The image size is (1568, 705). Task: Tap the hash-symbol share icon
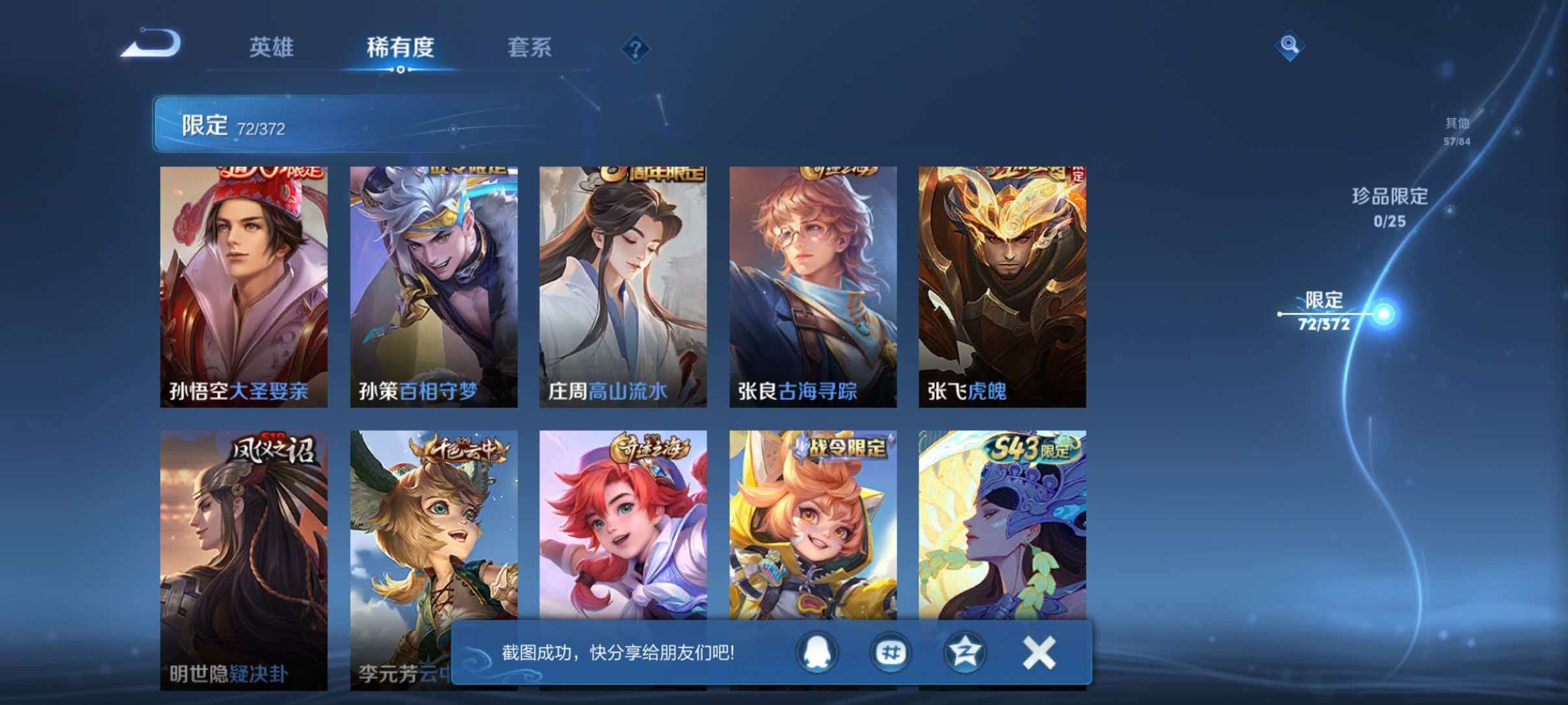pos(892,654)
